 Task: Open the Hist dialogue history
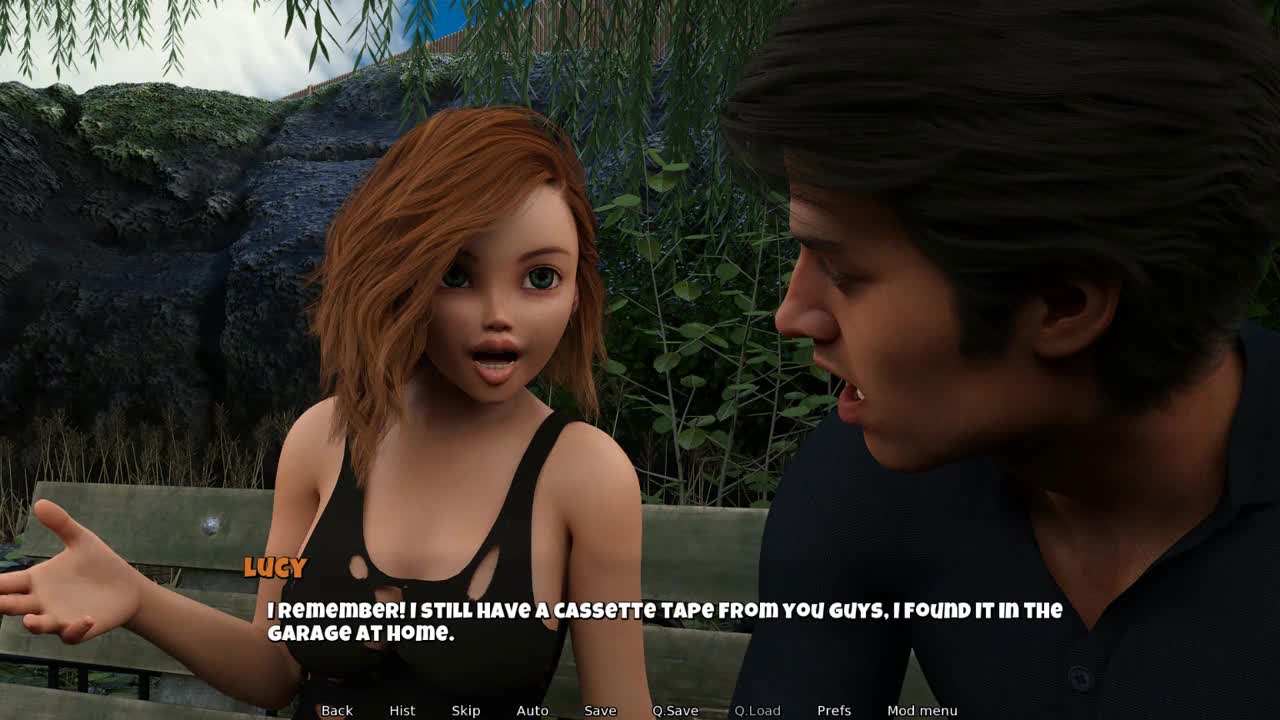[402, 710]
